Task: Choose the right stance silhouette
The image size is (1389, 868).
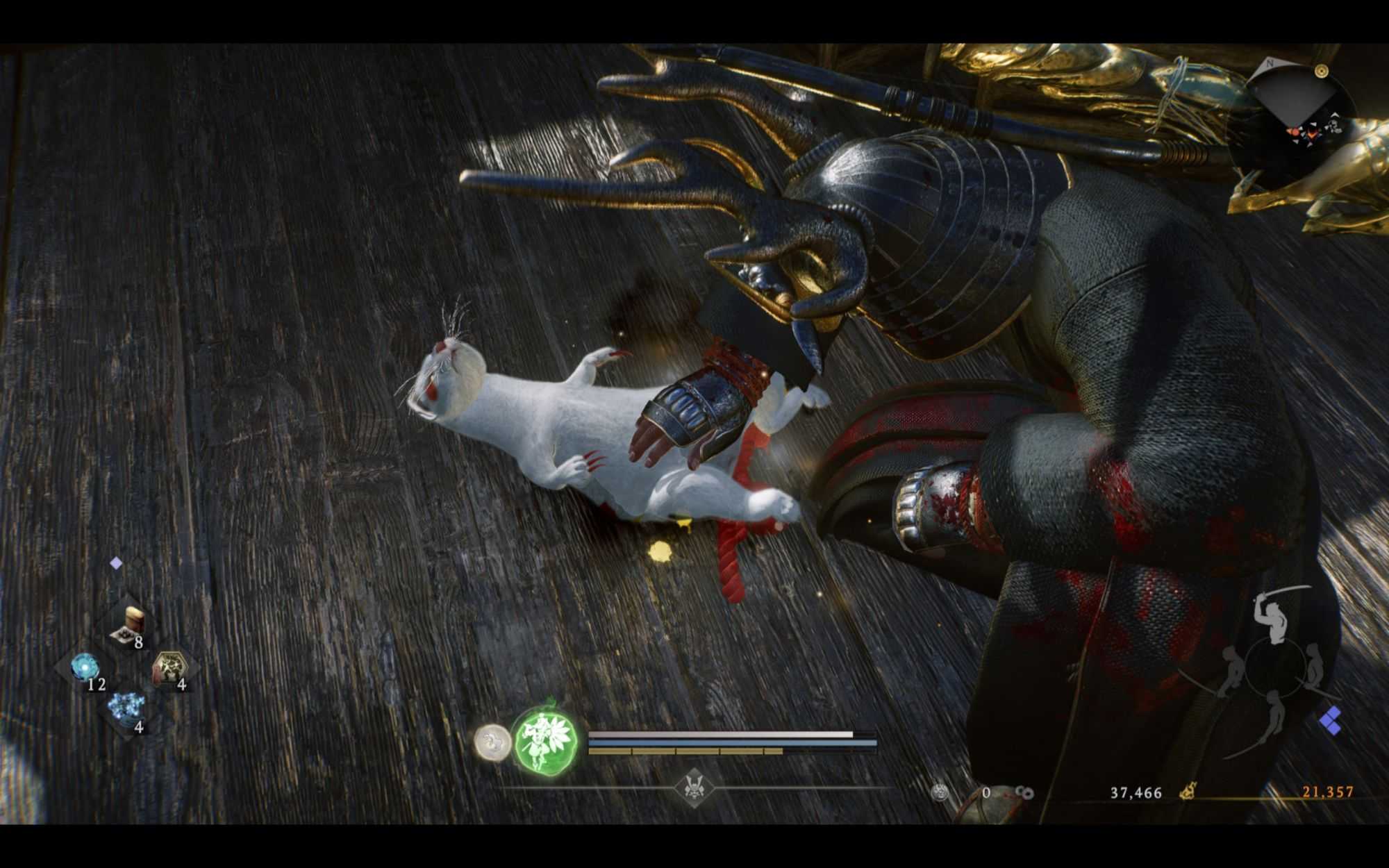Action: coord(1313,668)
